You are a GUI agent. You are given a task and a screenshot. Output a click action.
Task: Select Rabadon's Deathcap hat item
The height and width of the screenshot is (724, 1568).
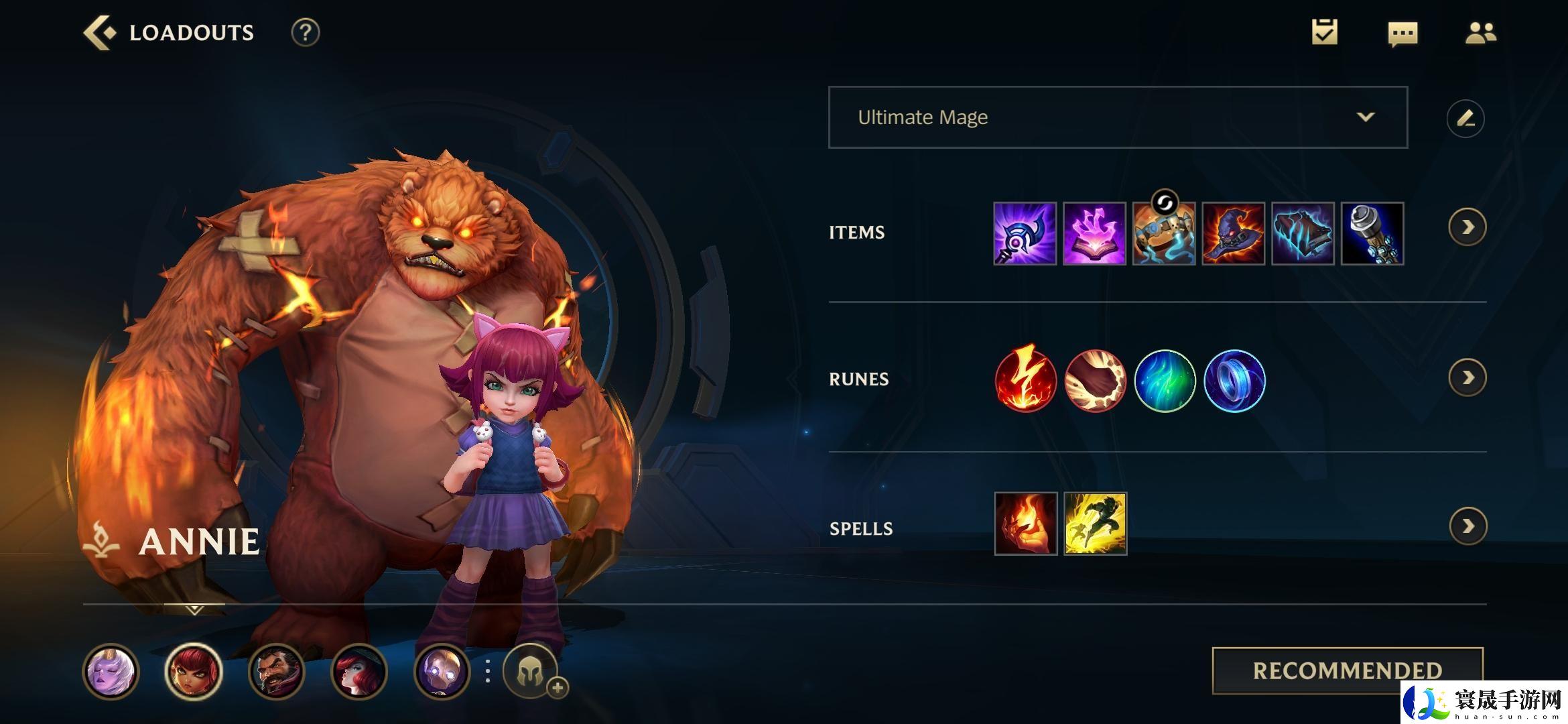[x=1234, y=233]
